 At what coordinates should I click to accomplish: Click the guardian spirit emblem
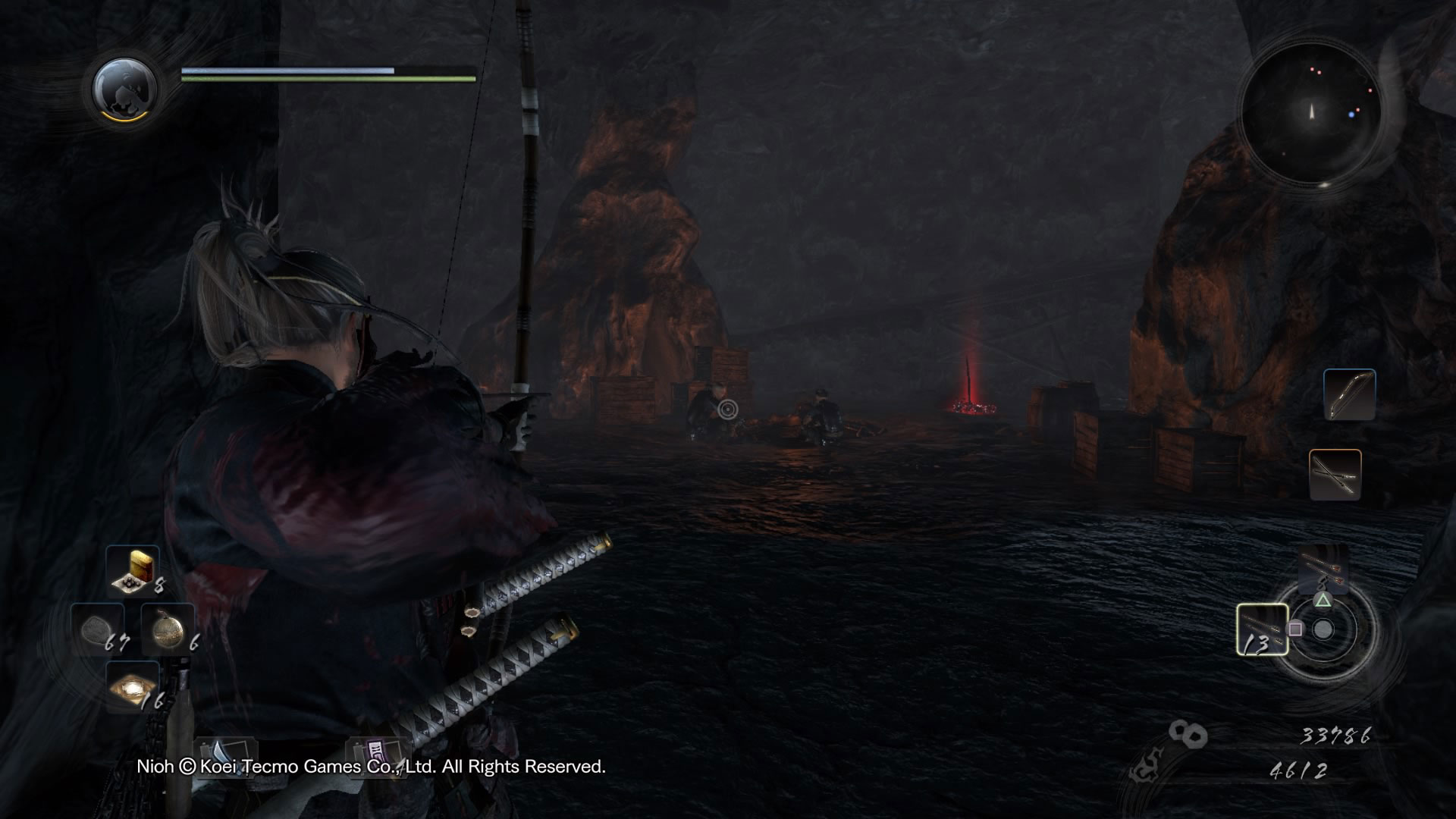pos(125,88)
